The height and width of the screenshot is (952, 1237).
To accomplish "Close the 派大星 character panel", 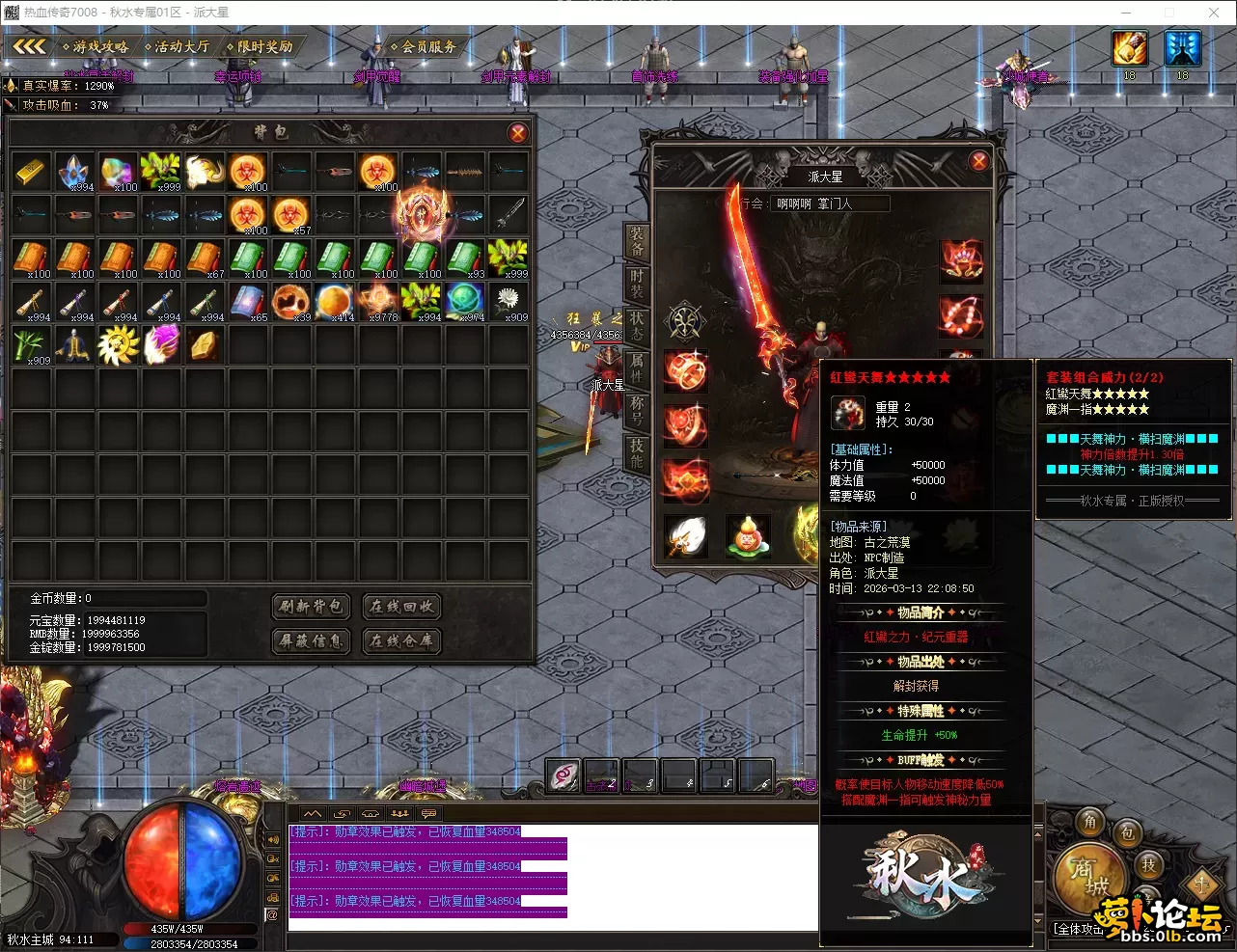I will point(978,161).
